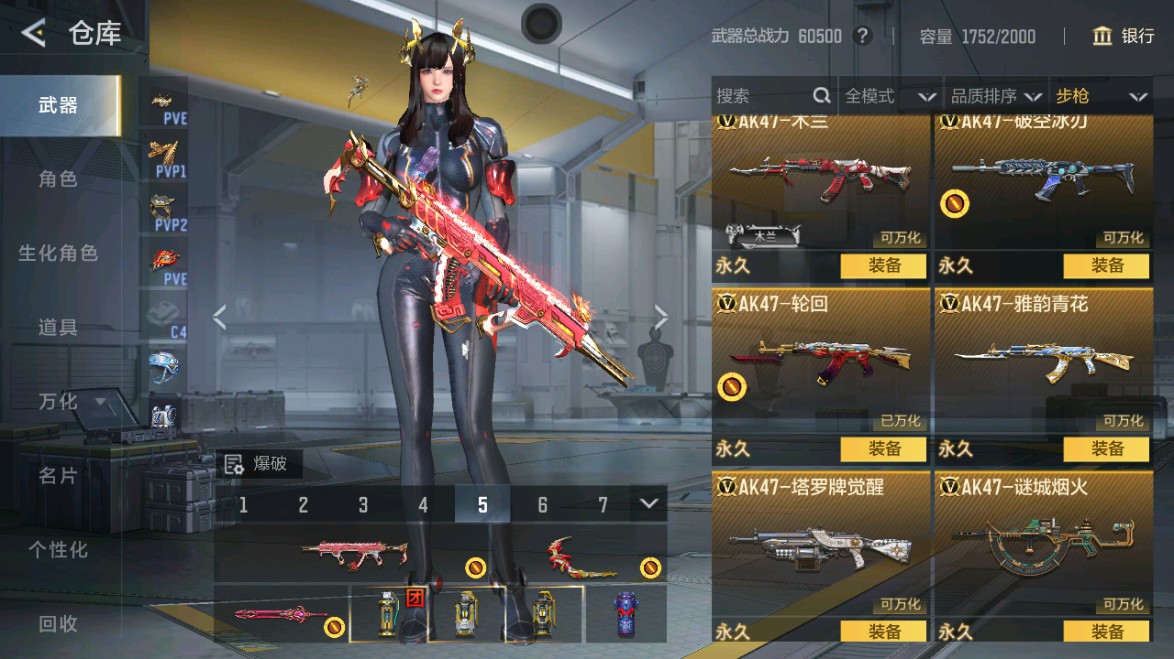Open the 银行 bank
This screenshot has width=1174, height=659.
click(1124, 37)
